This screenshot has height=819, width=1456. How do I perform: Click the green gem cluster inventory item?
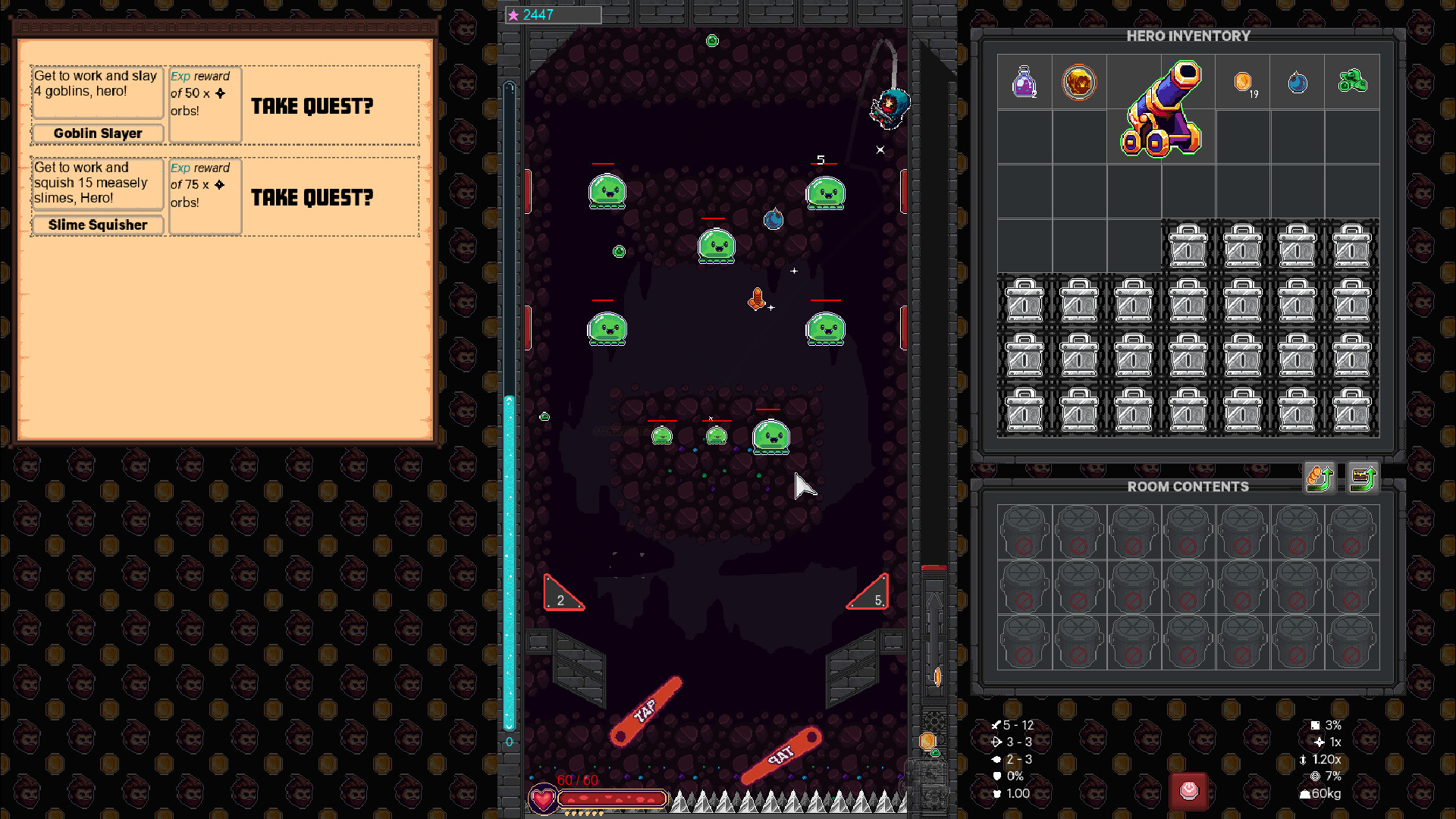point(1353,83)
